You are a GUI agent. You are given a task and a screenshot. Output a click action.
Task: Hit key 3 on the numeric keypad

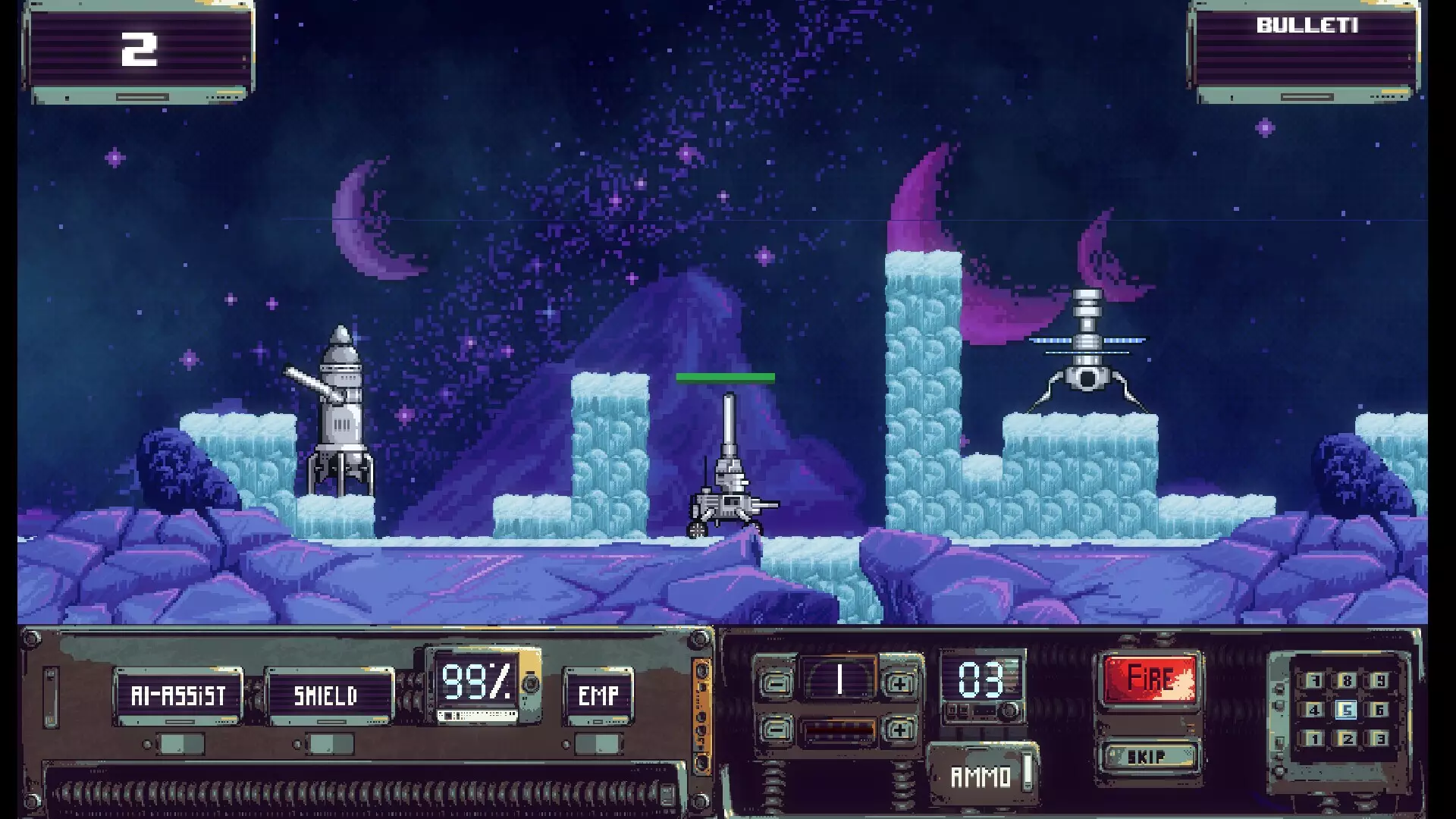(1379, 739)
